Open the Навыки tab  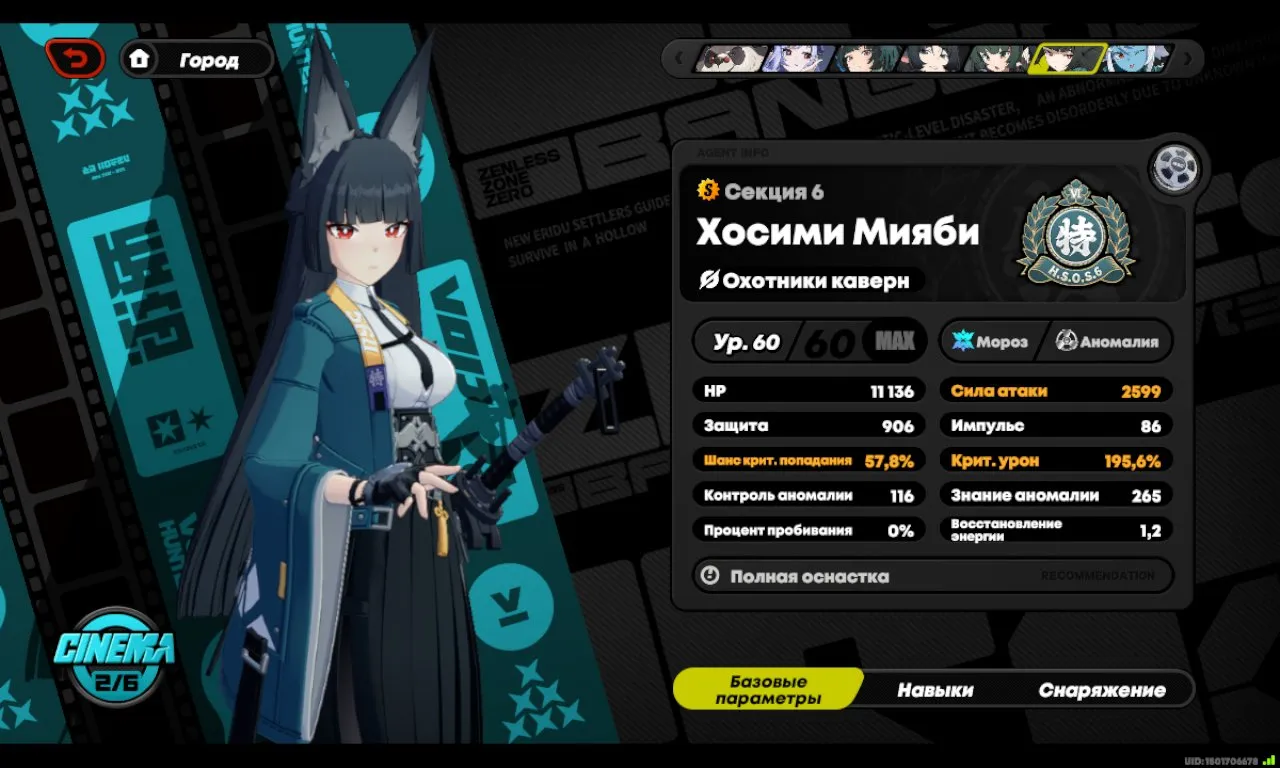(937, 690)
